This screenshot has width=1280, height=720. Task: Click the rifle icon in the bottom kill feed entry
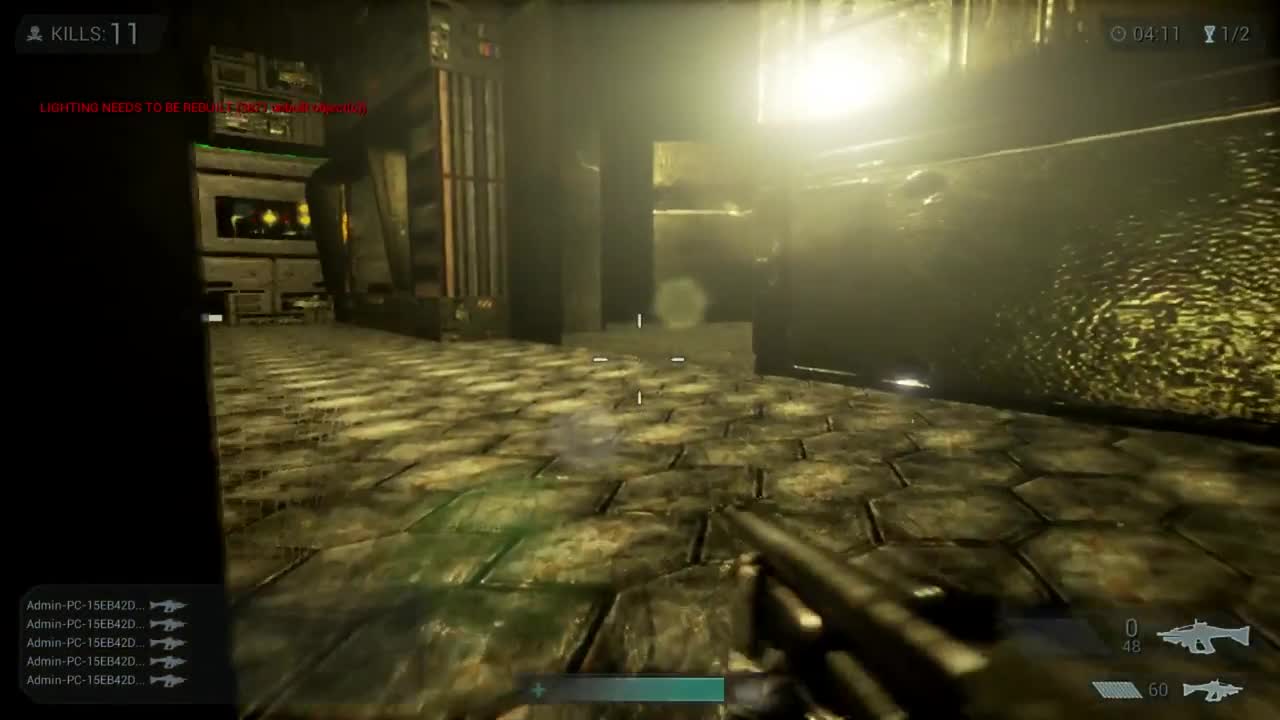168,678
